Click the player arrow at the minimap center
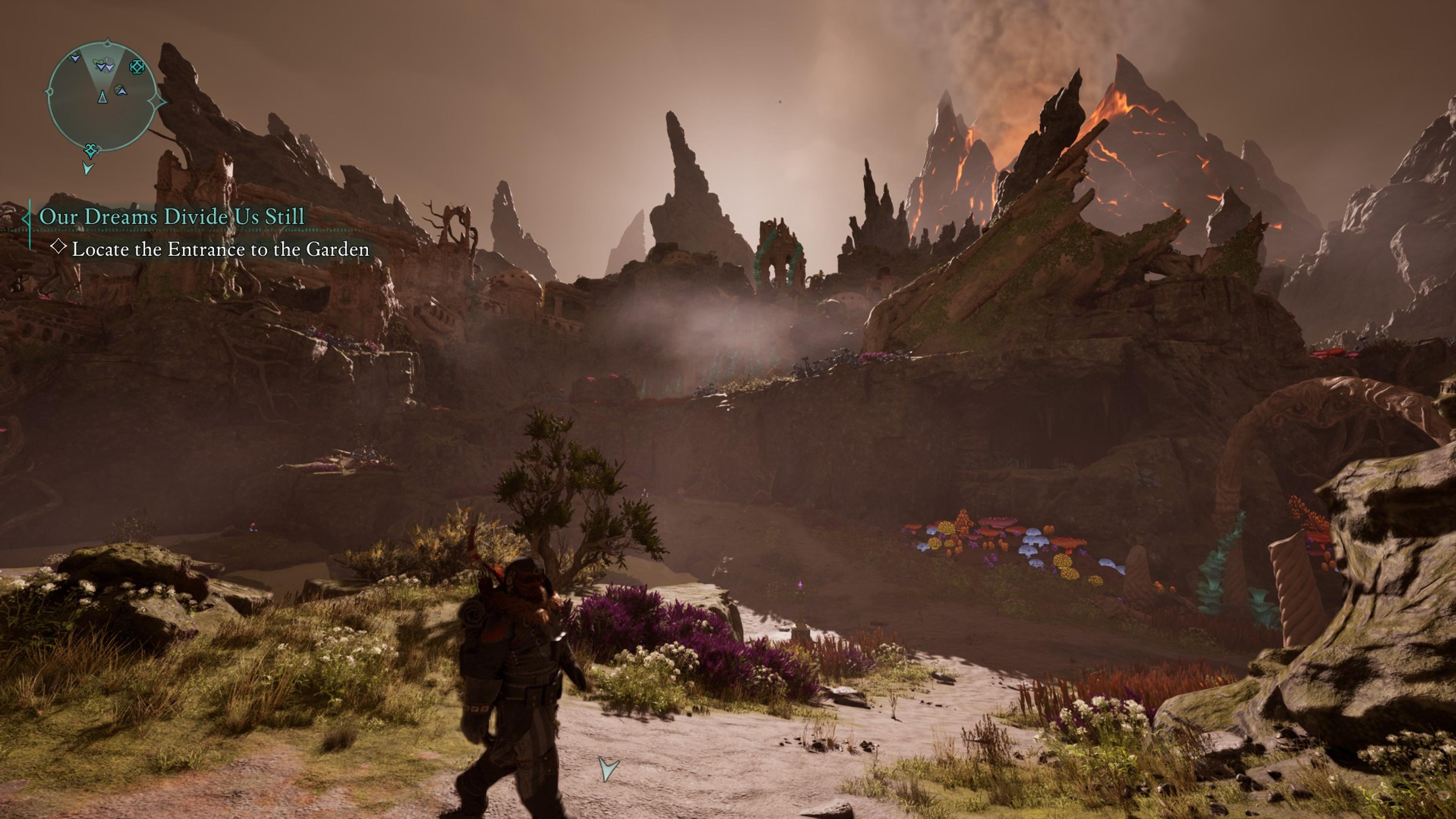 click(x=102, y=97)
